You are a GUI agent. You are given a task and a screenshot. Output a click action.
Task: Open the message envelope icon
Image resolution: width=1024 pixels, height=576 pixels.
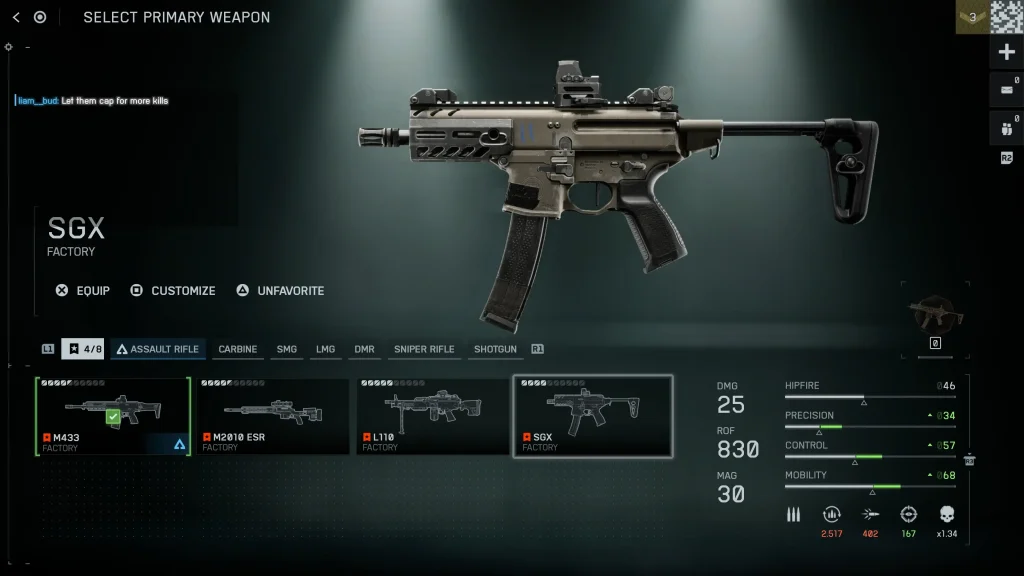1006,90
